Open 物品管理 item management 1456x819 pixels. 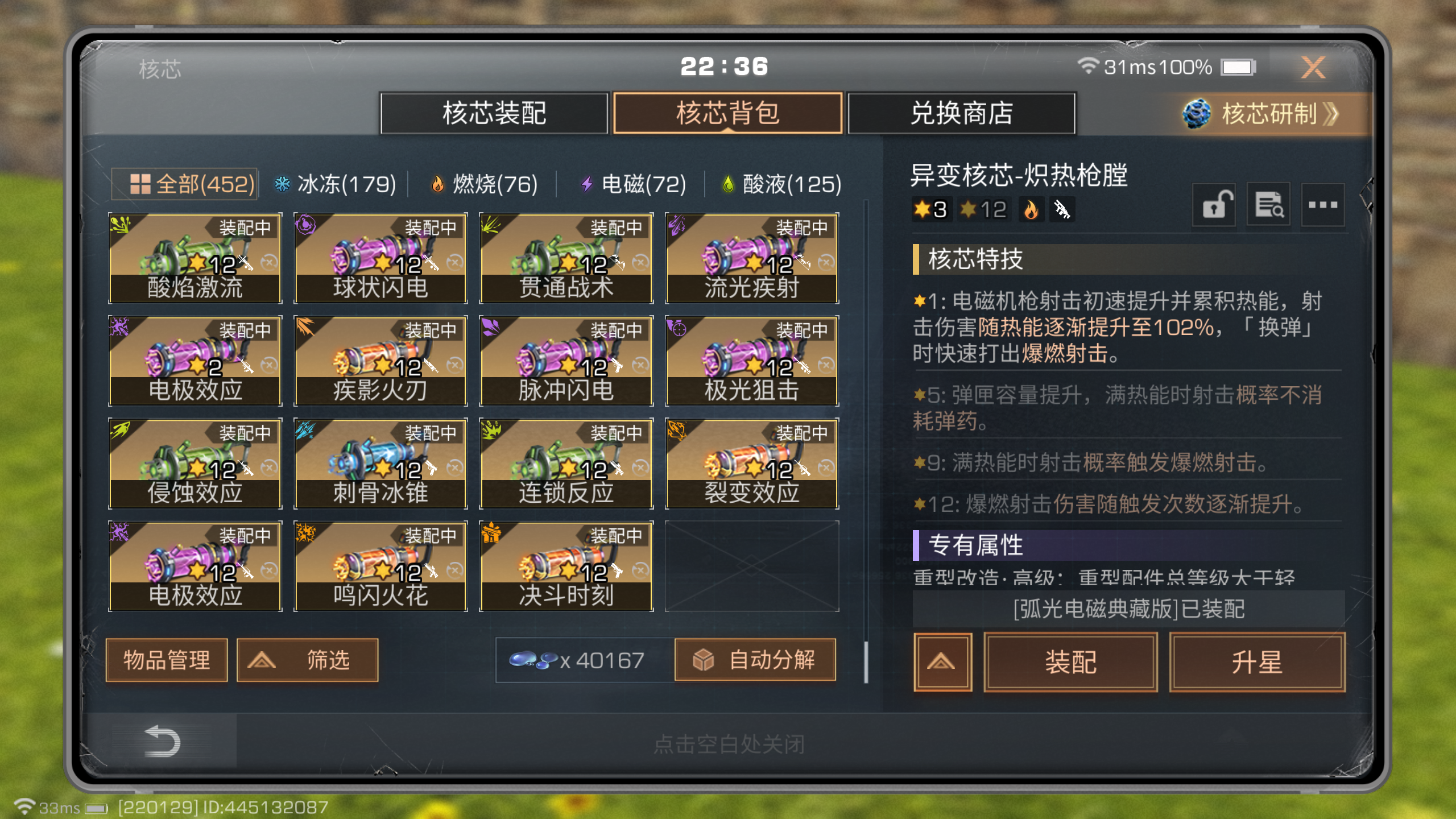pos(166,659)
